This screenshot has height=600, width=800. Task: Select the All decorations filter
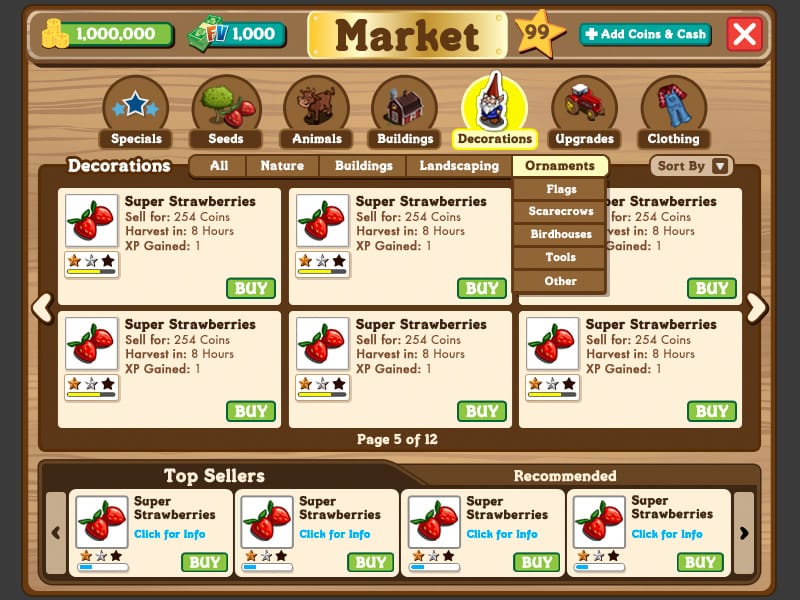219,166
